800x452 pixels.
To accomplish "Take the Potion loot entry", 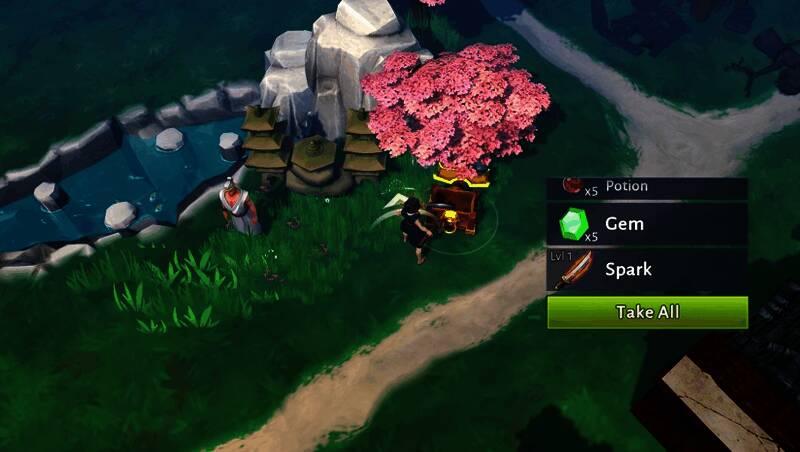I will (647, 187).
